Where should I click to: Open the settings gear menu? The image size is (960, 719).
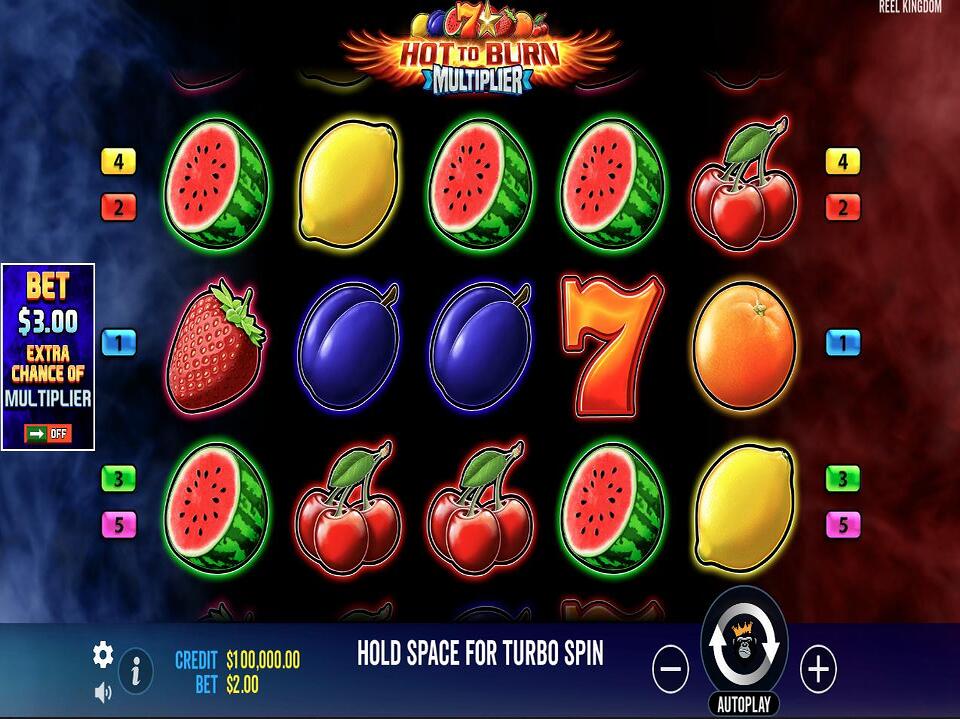[103, 655]
